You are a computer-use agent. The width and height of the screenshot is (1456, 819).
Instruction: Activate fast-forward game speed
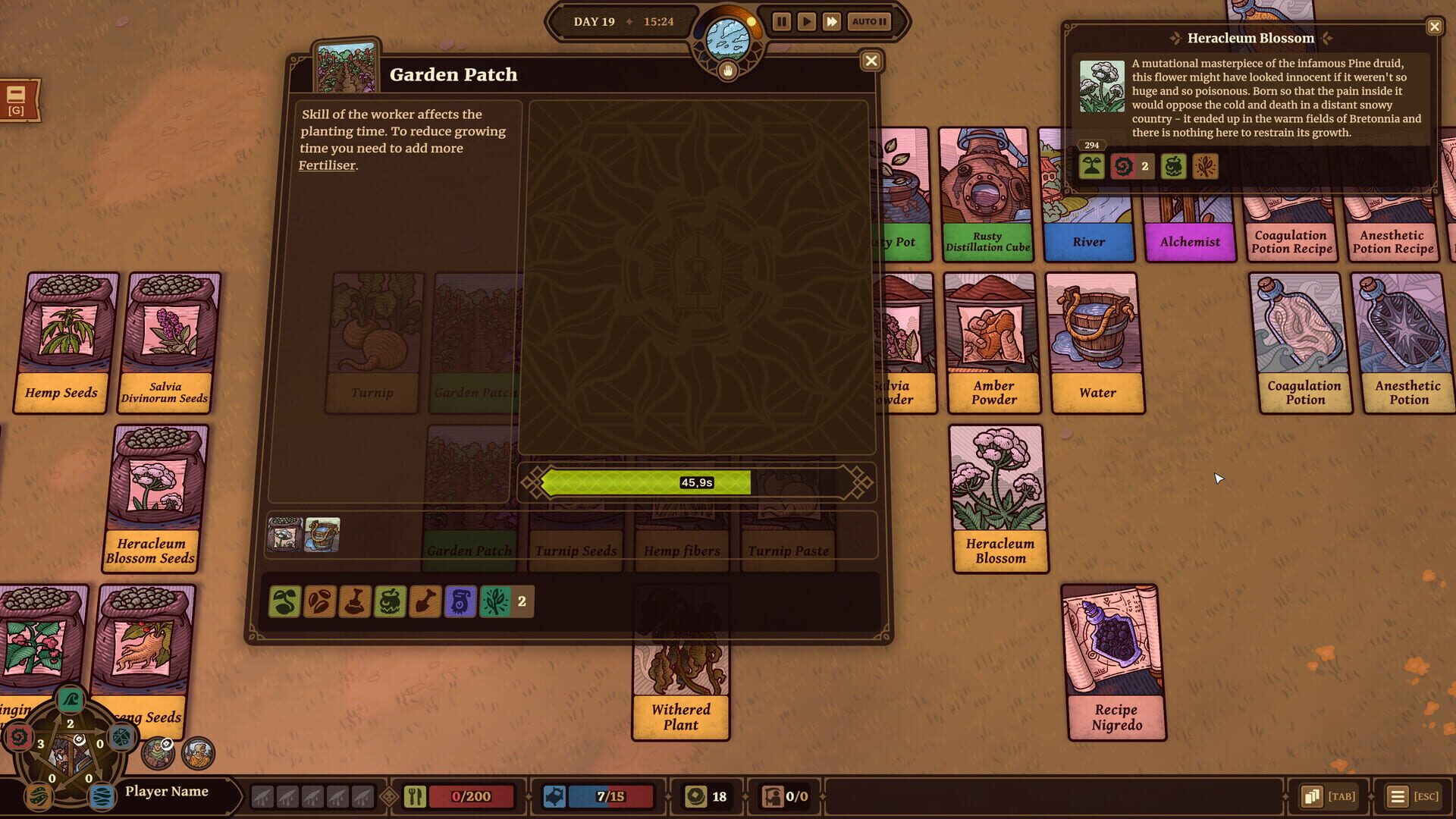(832, 21)
